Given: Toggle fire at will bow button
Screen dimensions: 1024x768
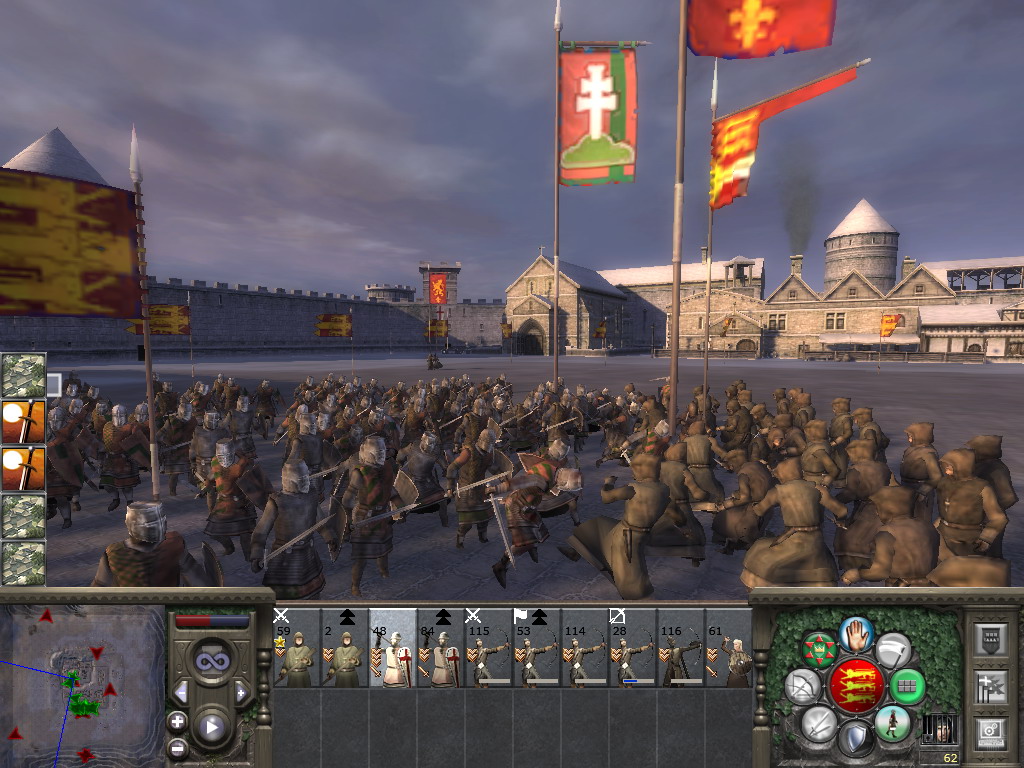Looking at the screenshot, I should (801, 686).
